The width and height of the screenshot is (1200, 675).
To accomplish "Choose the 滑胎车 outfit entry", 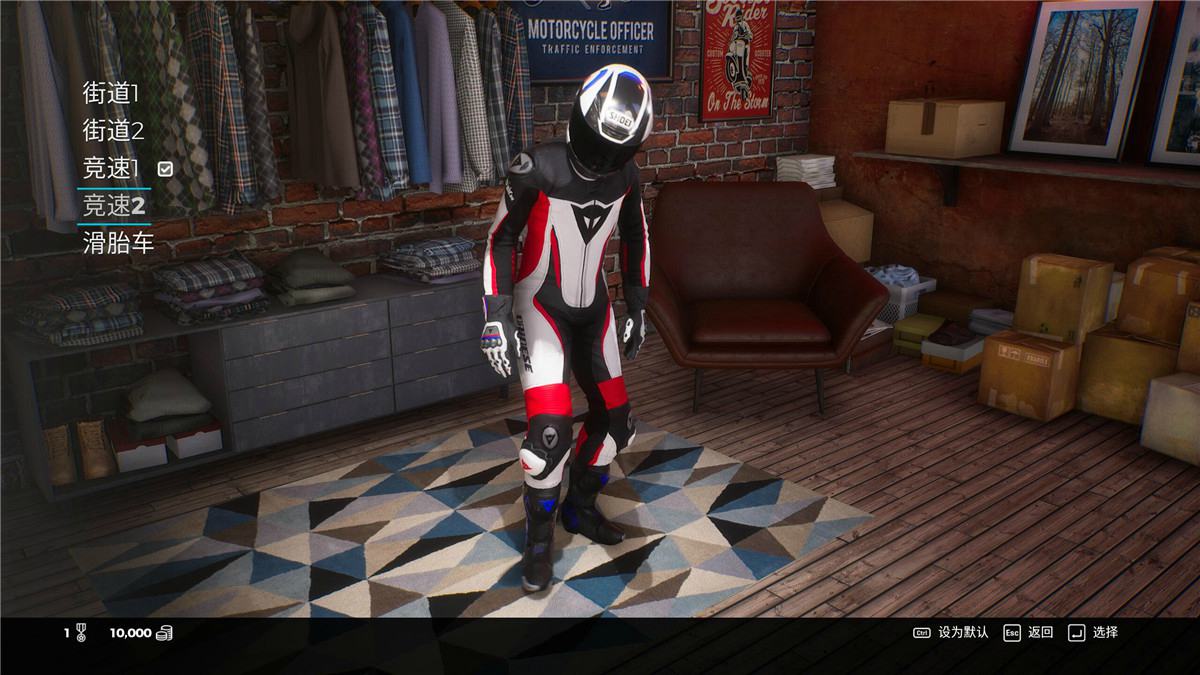I will point(118,243).
